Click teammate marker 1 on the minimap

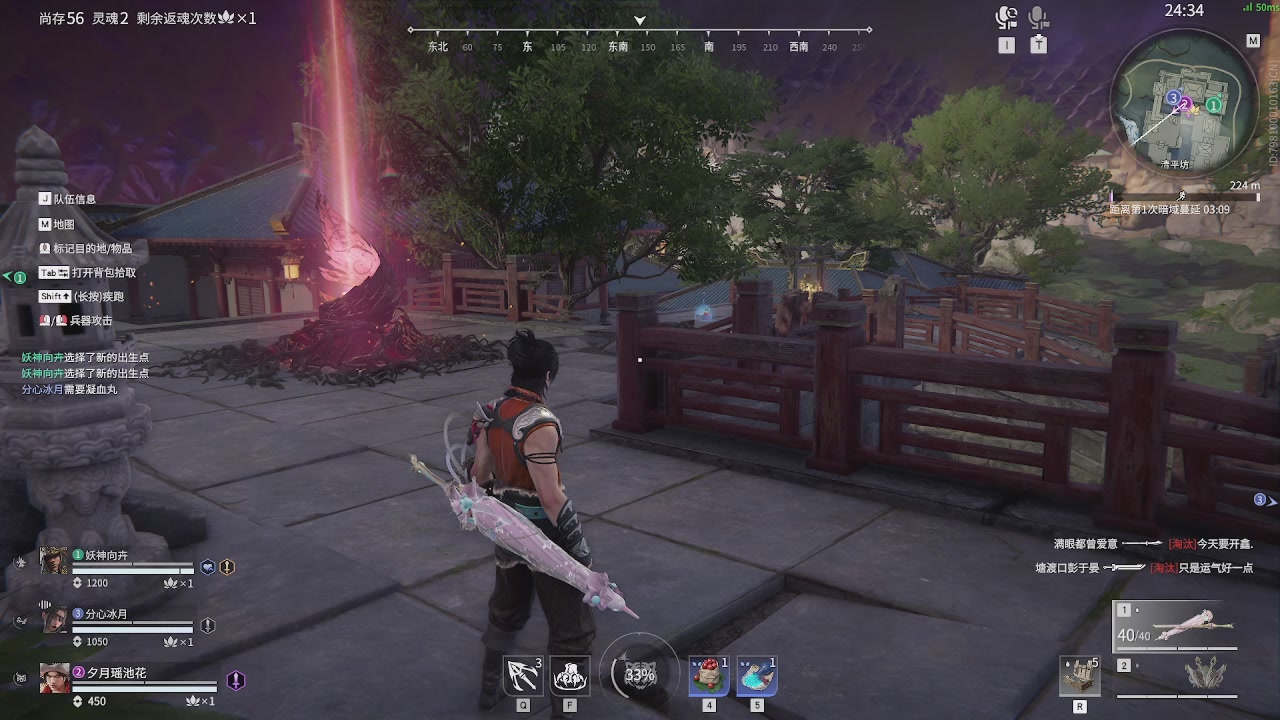point(1214,105)
